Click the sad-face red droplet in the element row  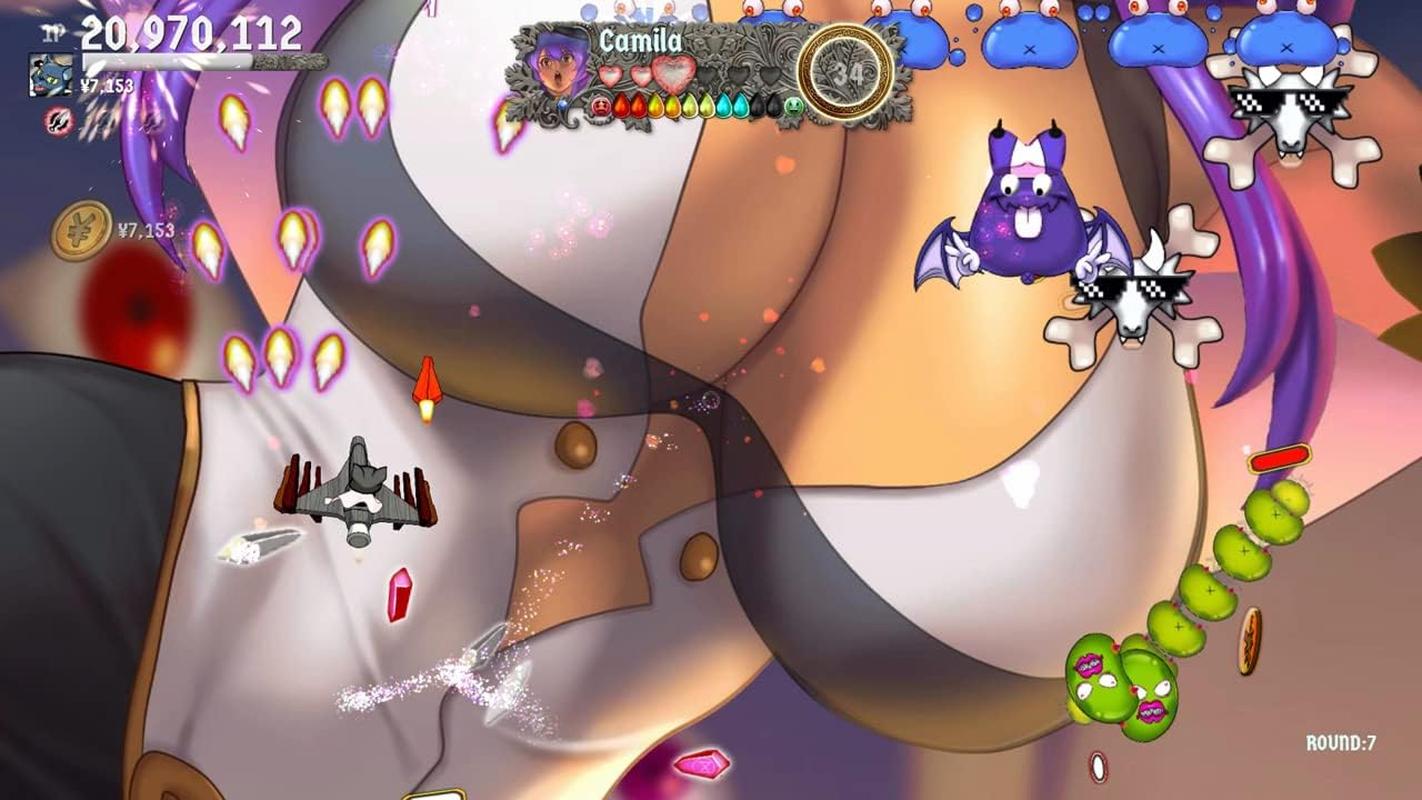[x=600, y=105]
